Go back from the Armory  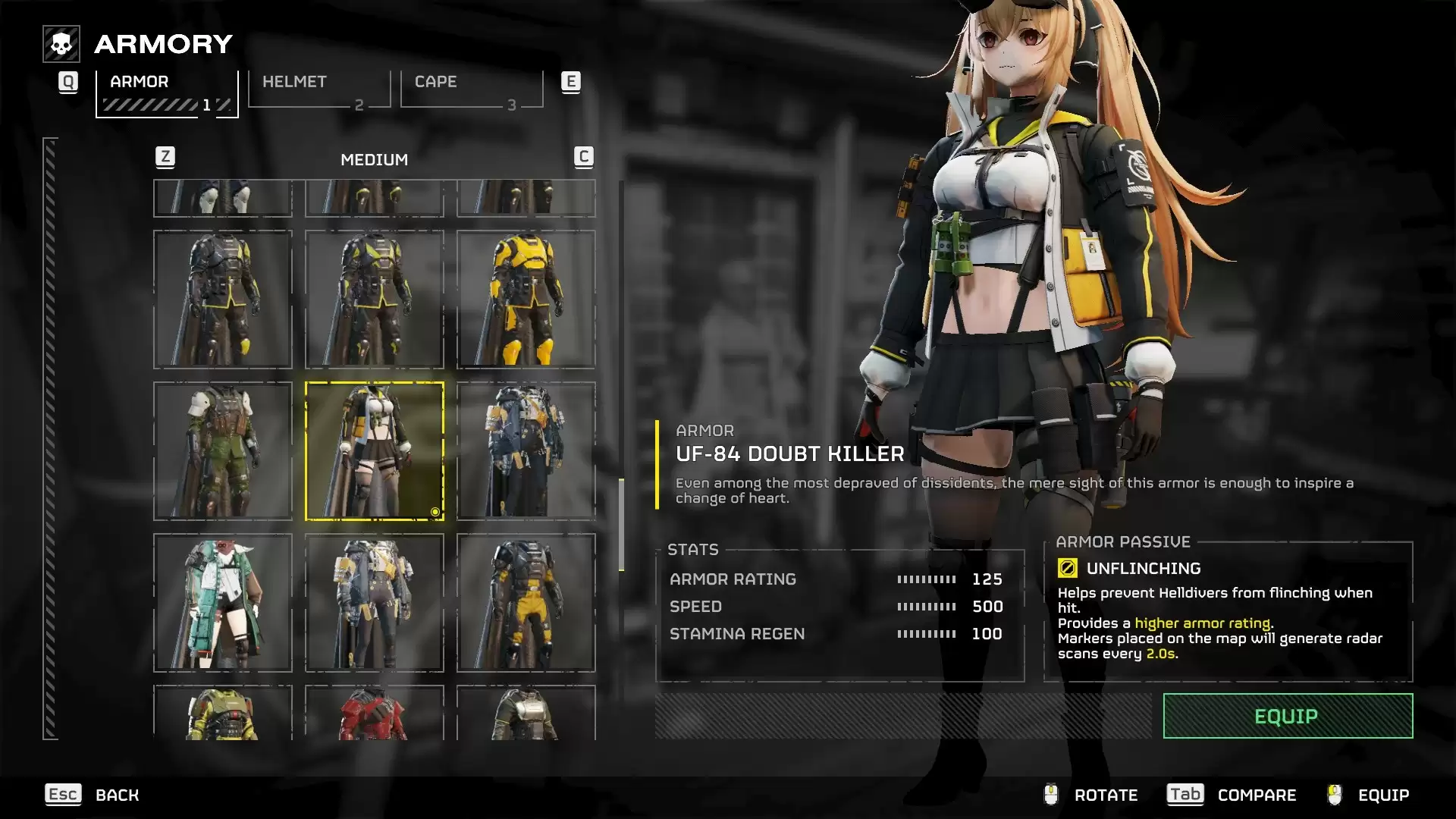point(92,795)
